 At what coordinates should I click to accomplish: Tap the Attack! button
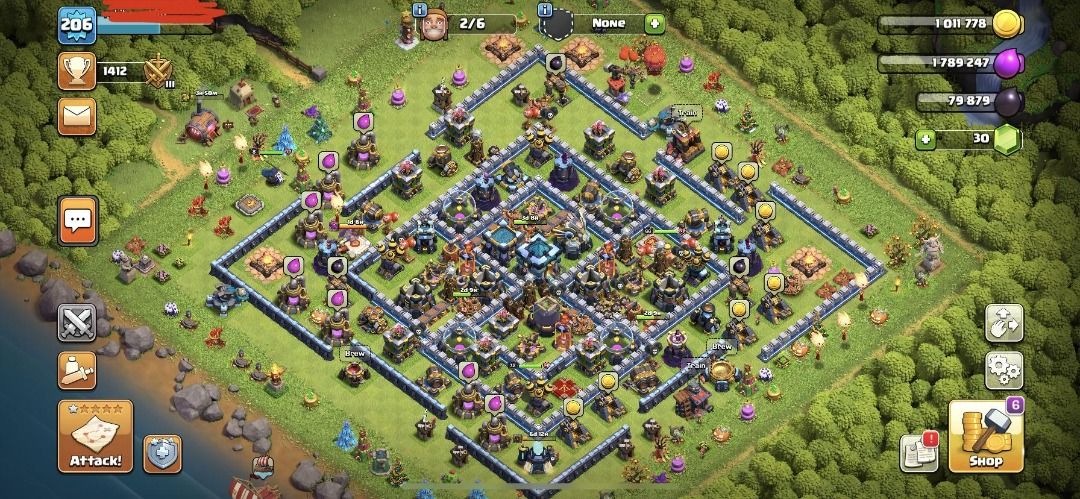95,437
